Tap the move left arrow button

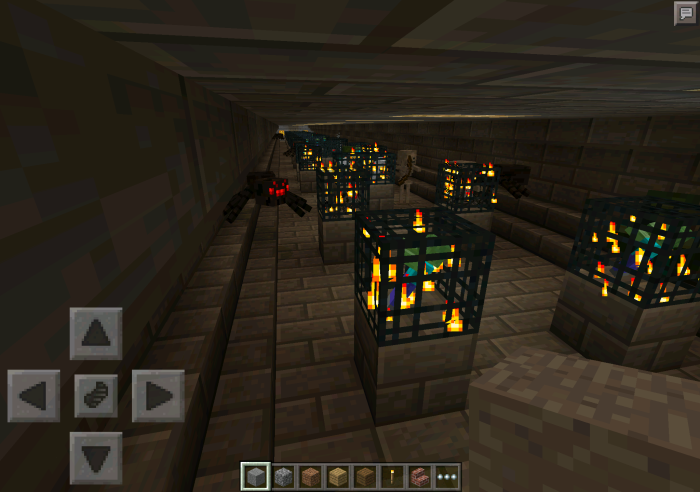pos(34,396)
